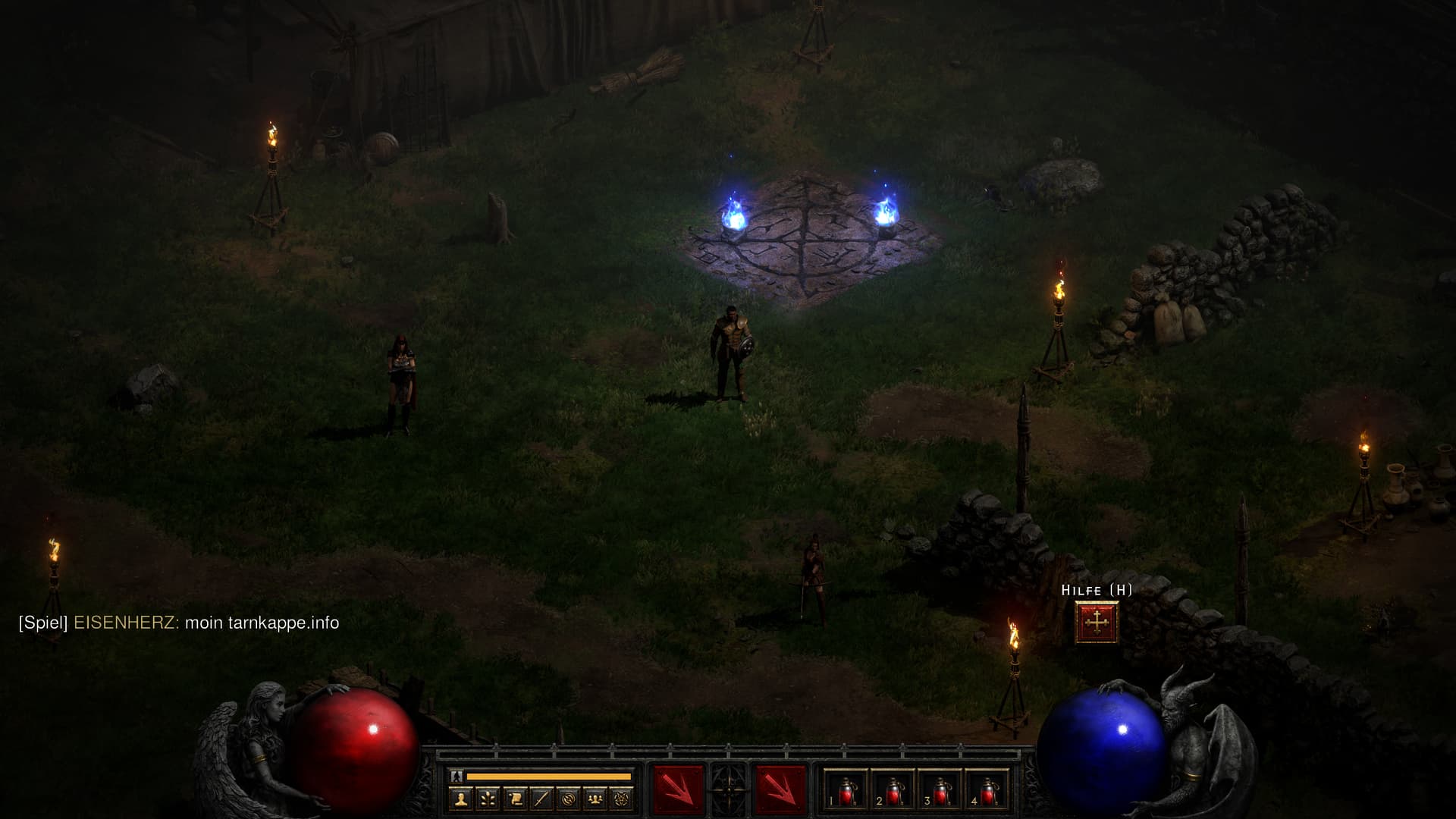
Task: Select the right mouse button attack skill
Action: 780,790
